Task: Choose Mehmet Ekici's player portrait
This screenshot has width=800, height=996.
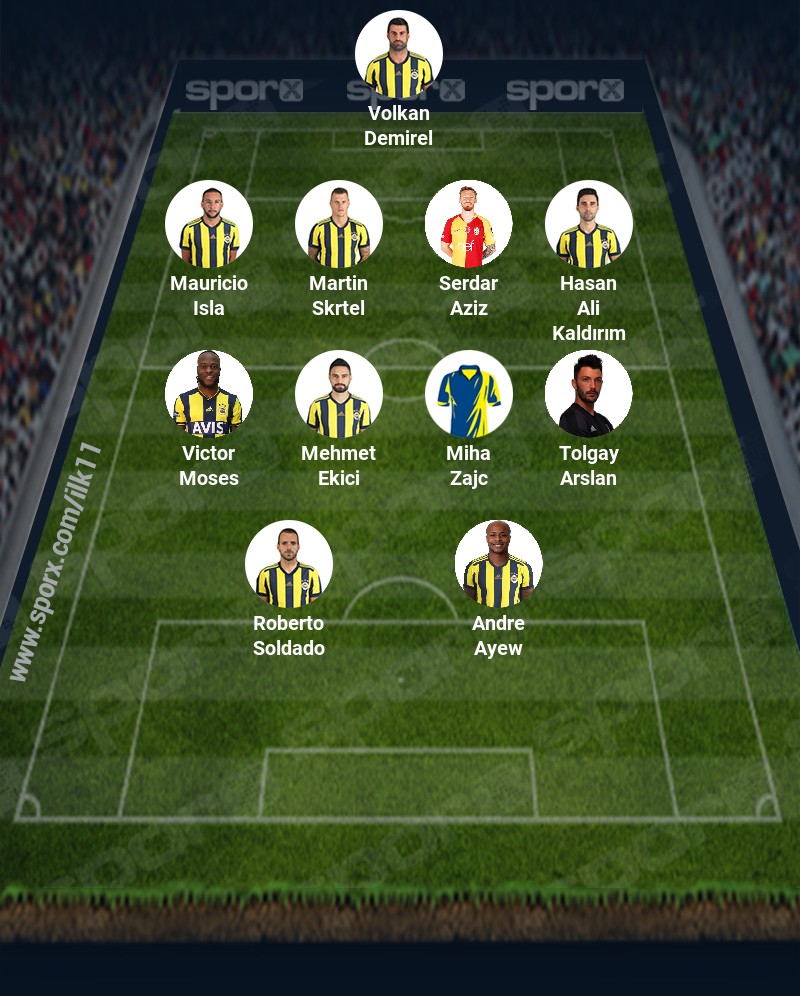Action: coord(339,395)
